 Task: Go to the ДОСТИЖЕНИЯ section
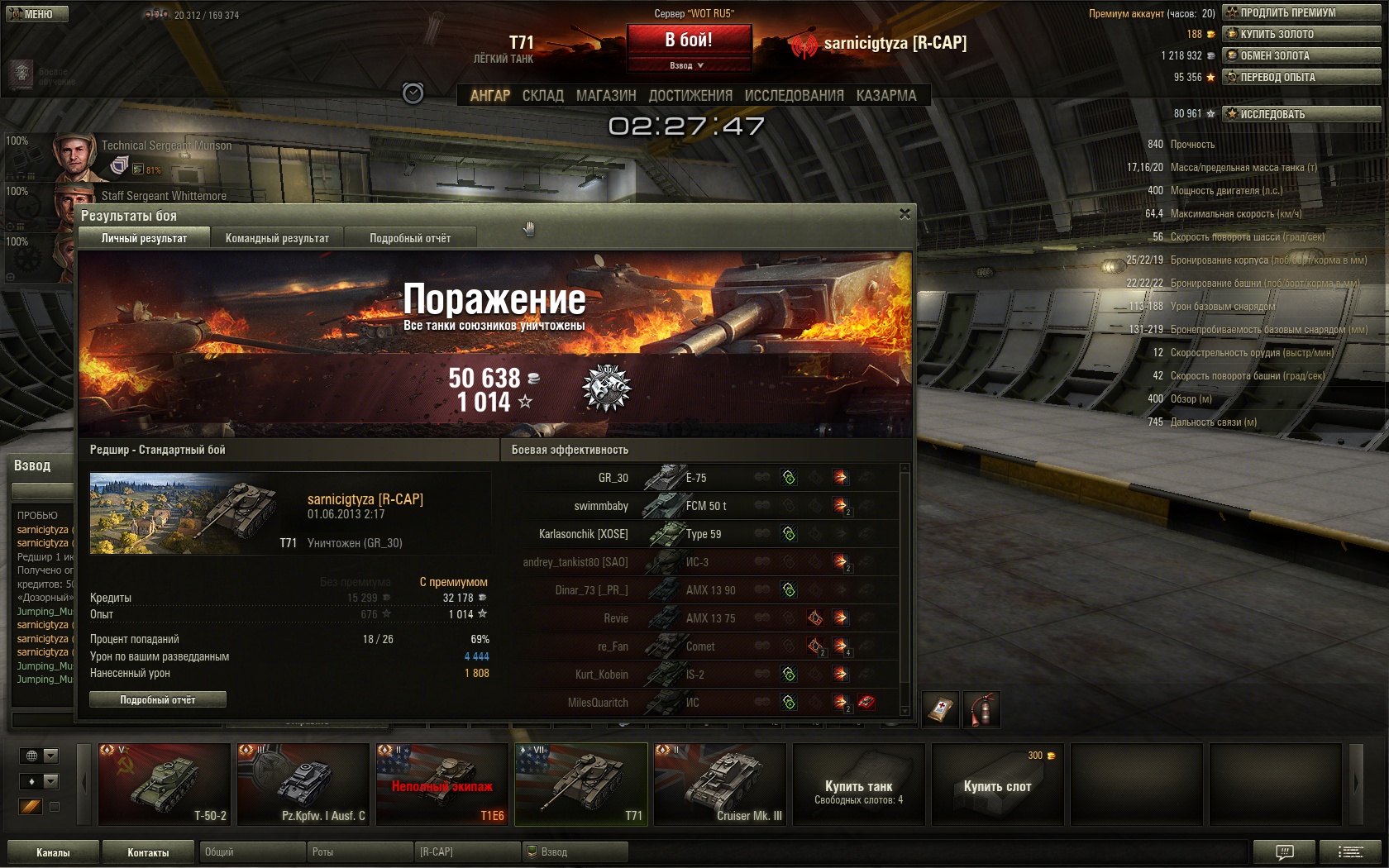(x=690, y=96)
